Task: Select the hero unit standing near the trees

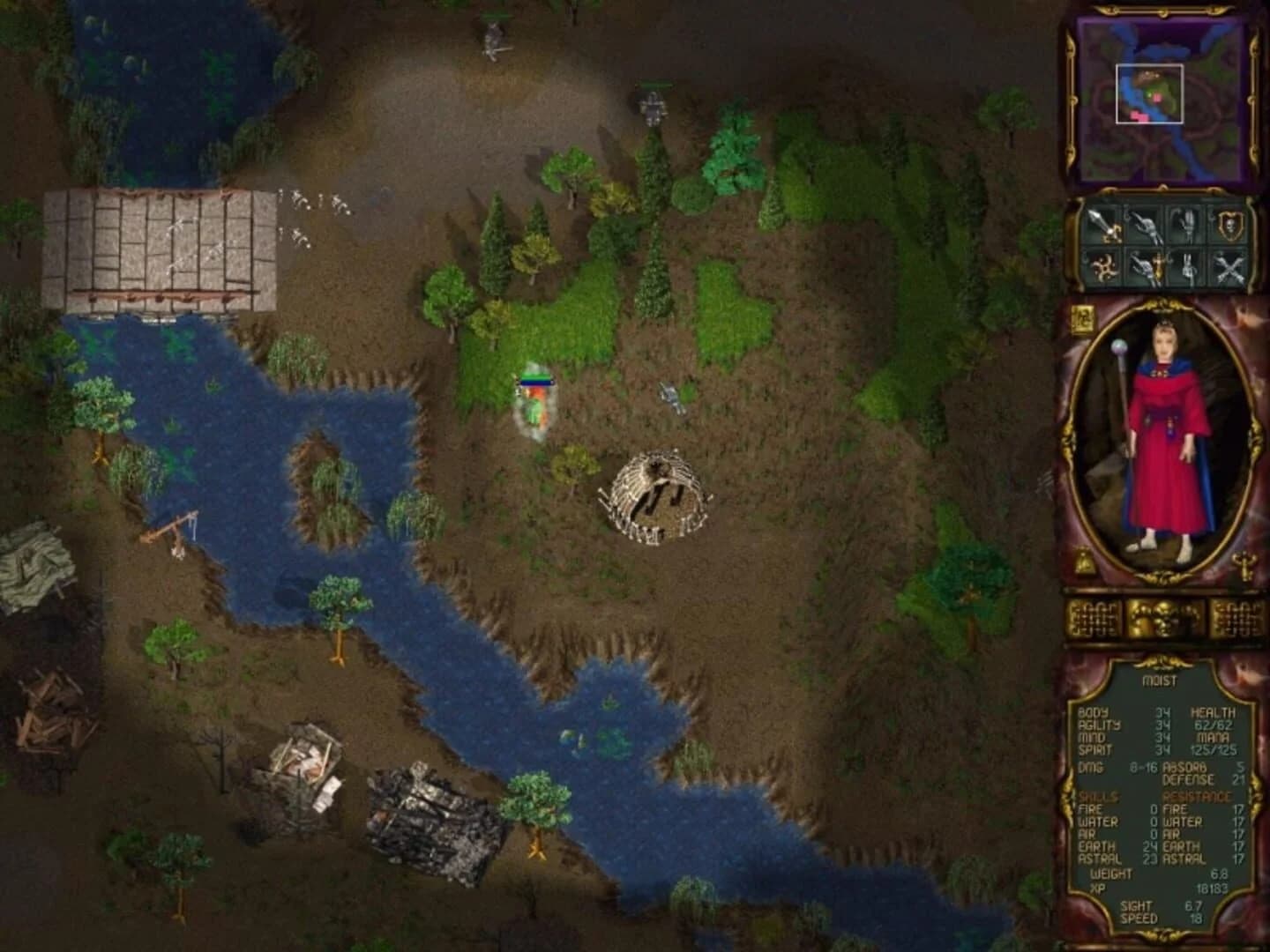Action: (534, 407)
